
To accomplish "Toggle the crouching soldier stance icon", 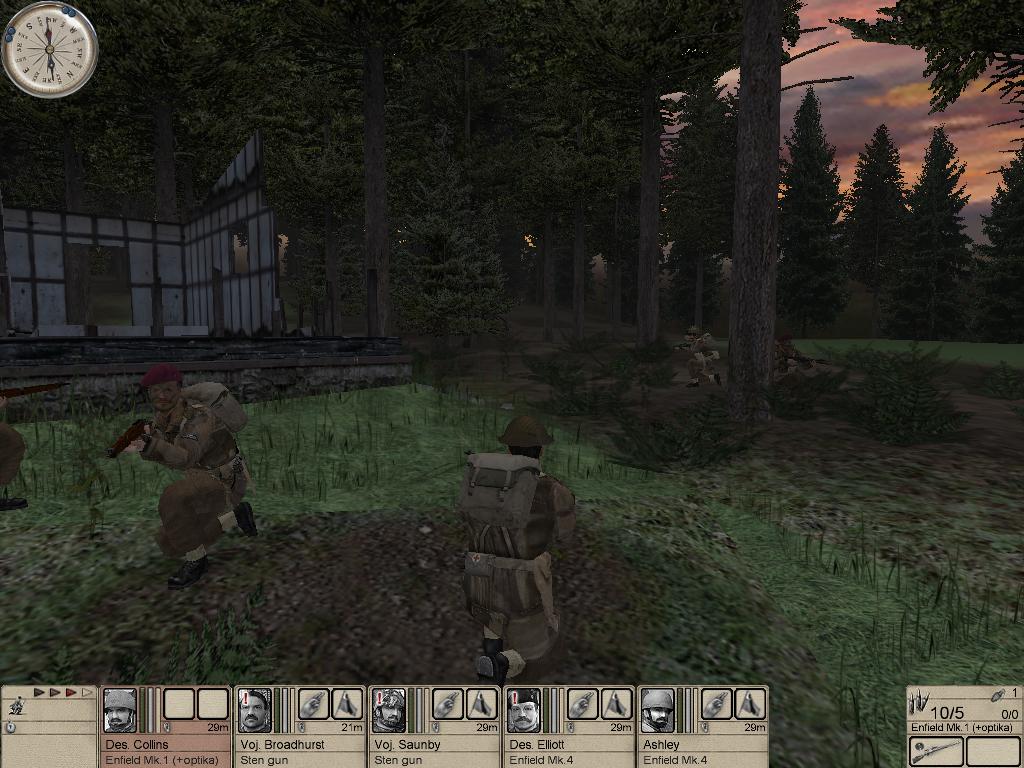I will tap(16, 707).
